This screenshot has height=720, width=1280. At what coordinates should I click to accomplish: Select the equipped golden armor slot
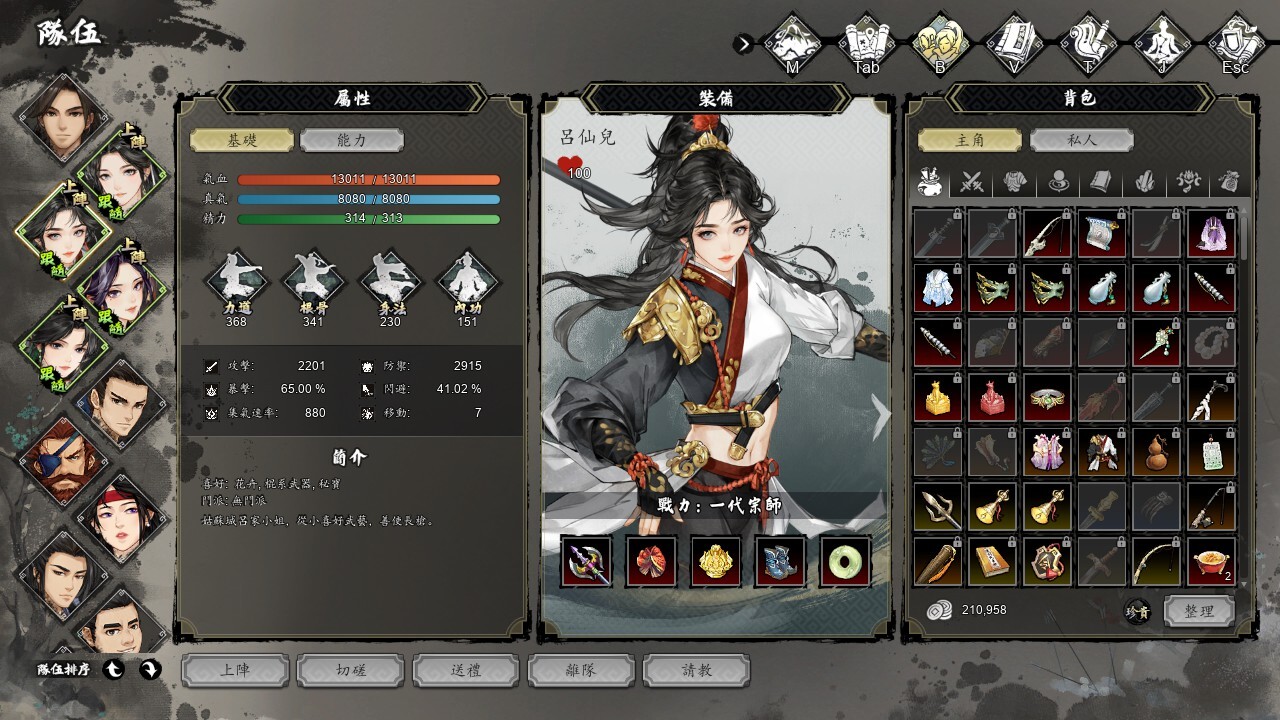coord(716,561)
